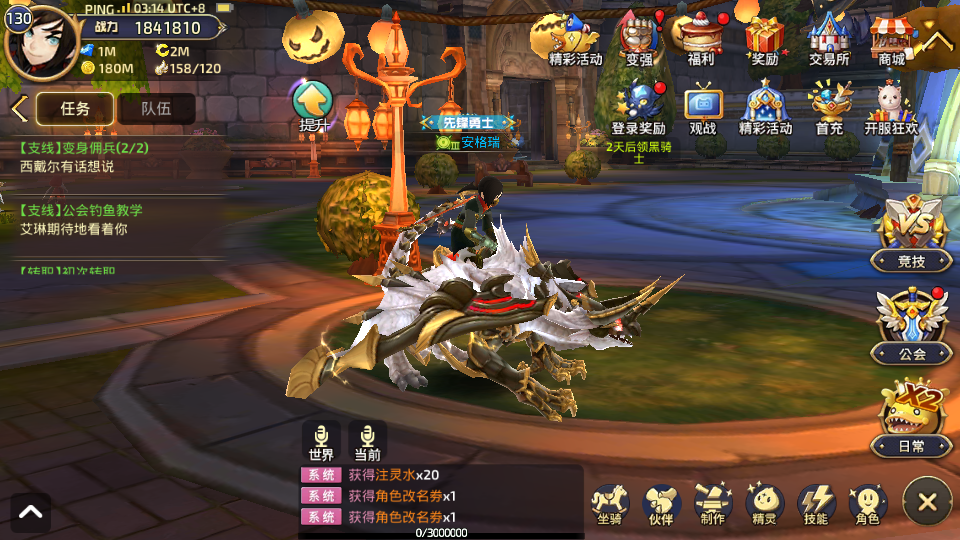Image resolution: width=960 pixels, height=540 pixels.
Task: Open the 交易所 trading house
Action: pyautogui.click(x=829, y=38)
